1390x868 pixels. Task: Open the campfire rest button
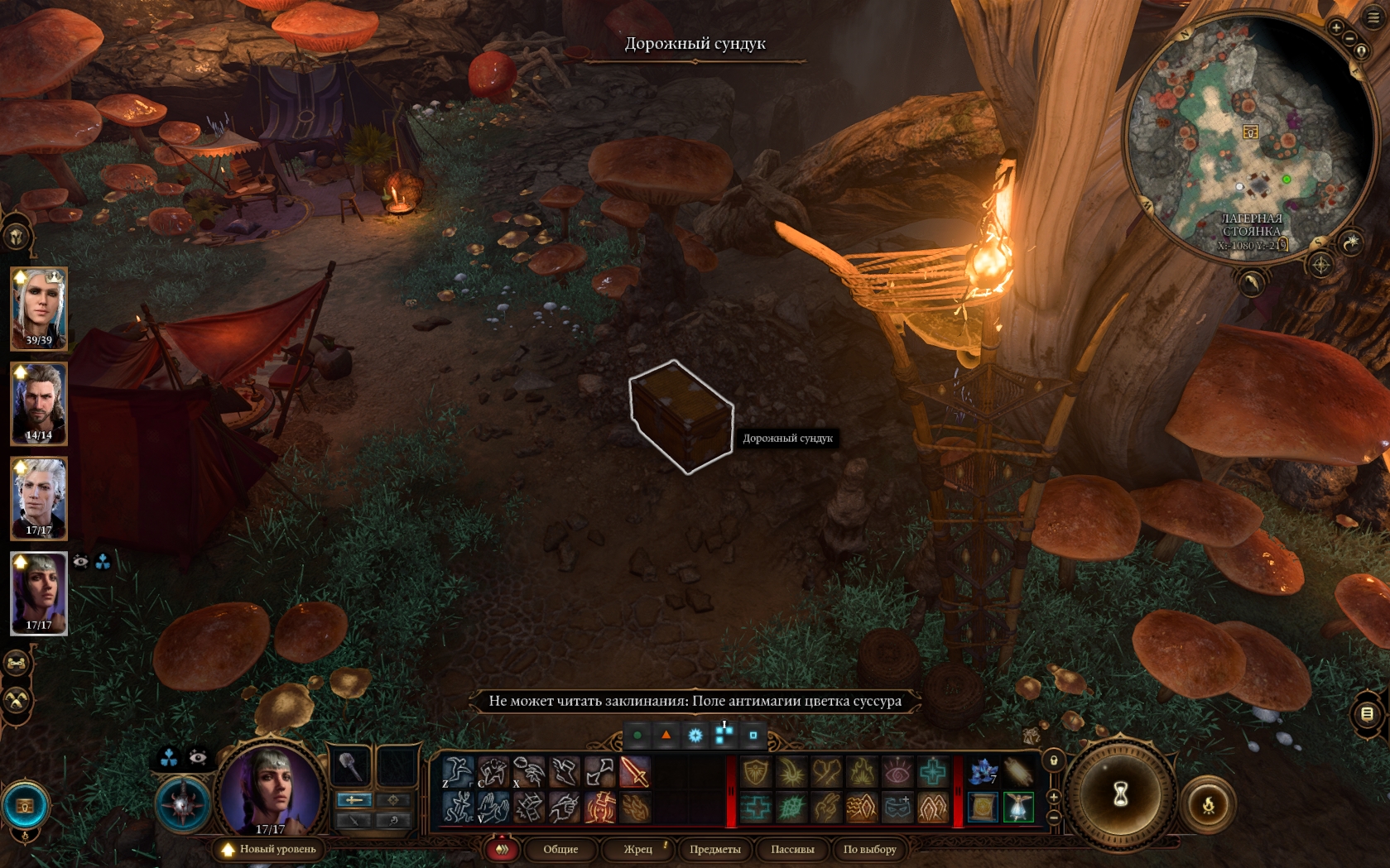[1208, 804]
